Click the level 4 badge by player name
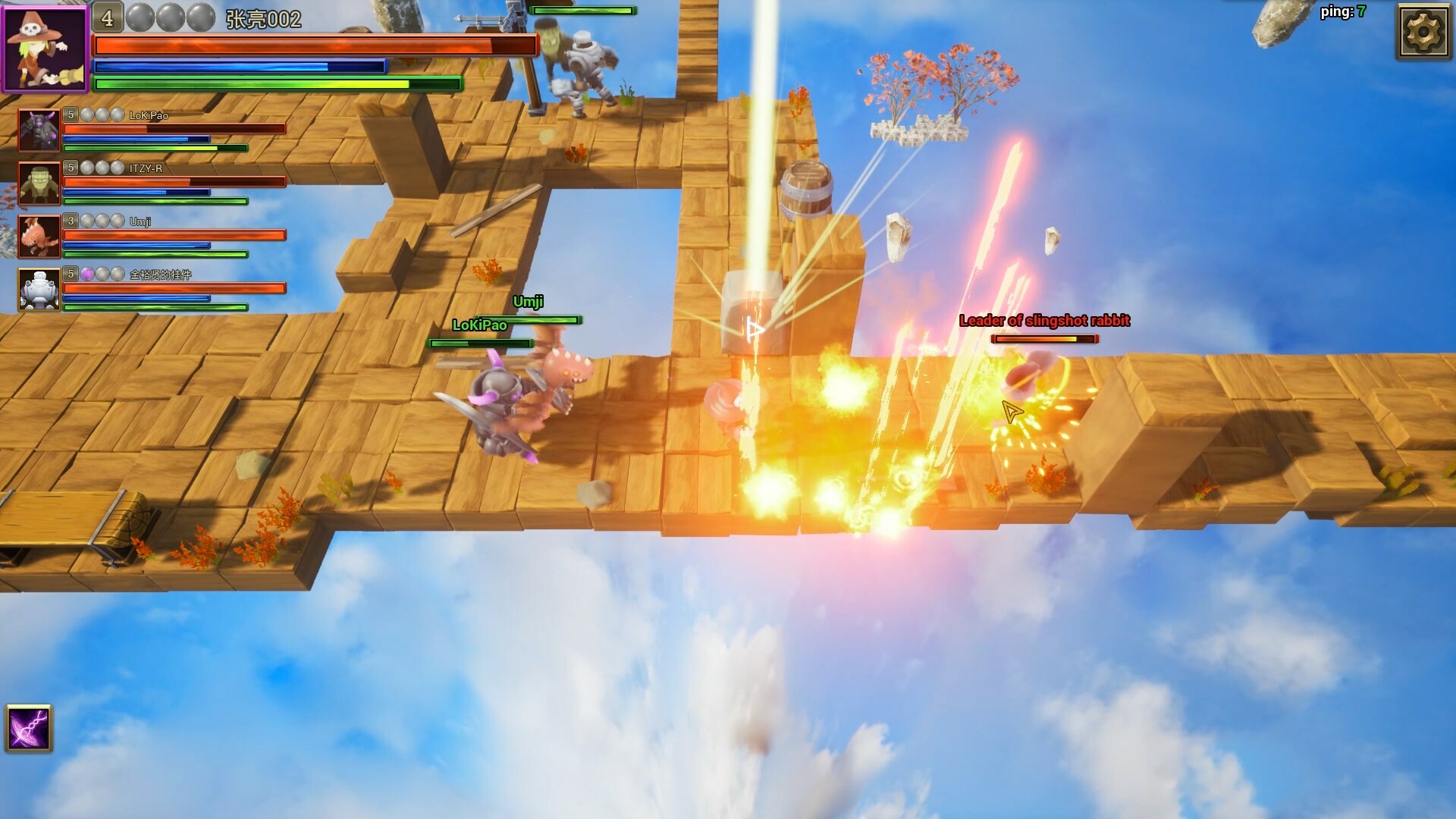1456x819 pixels. [x=106, y=15]
